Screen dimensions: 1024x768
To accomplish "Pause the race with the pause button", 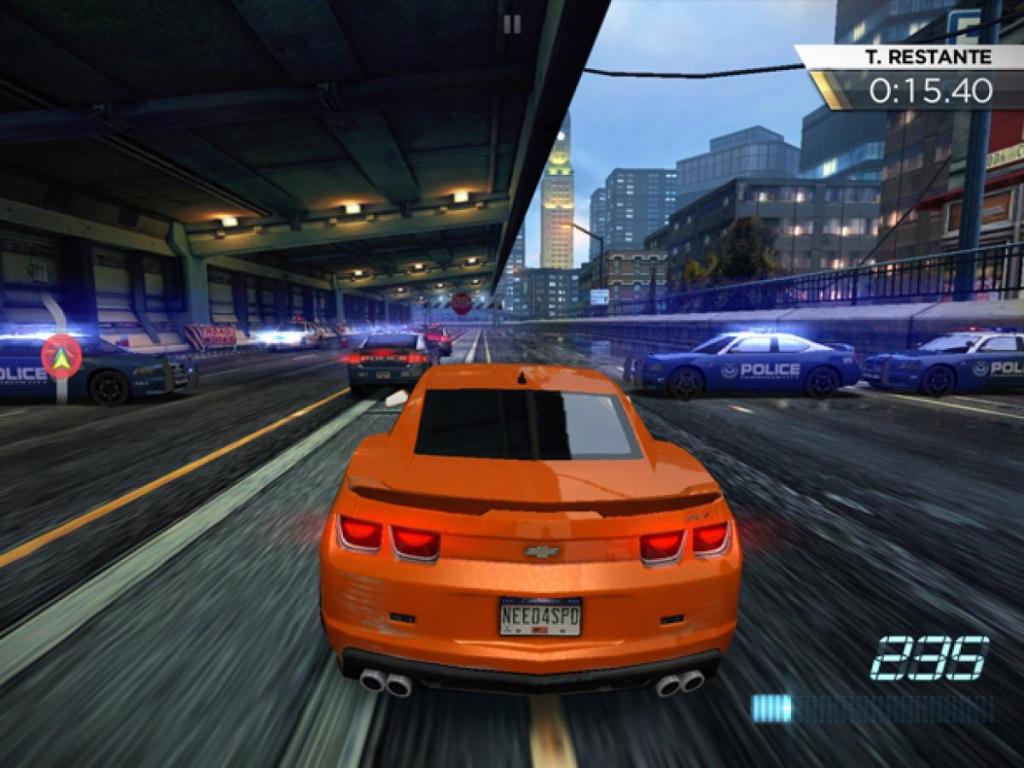I will [x=512, y=25].
